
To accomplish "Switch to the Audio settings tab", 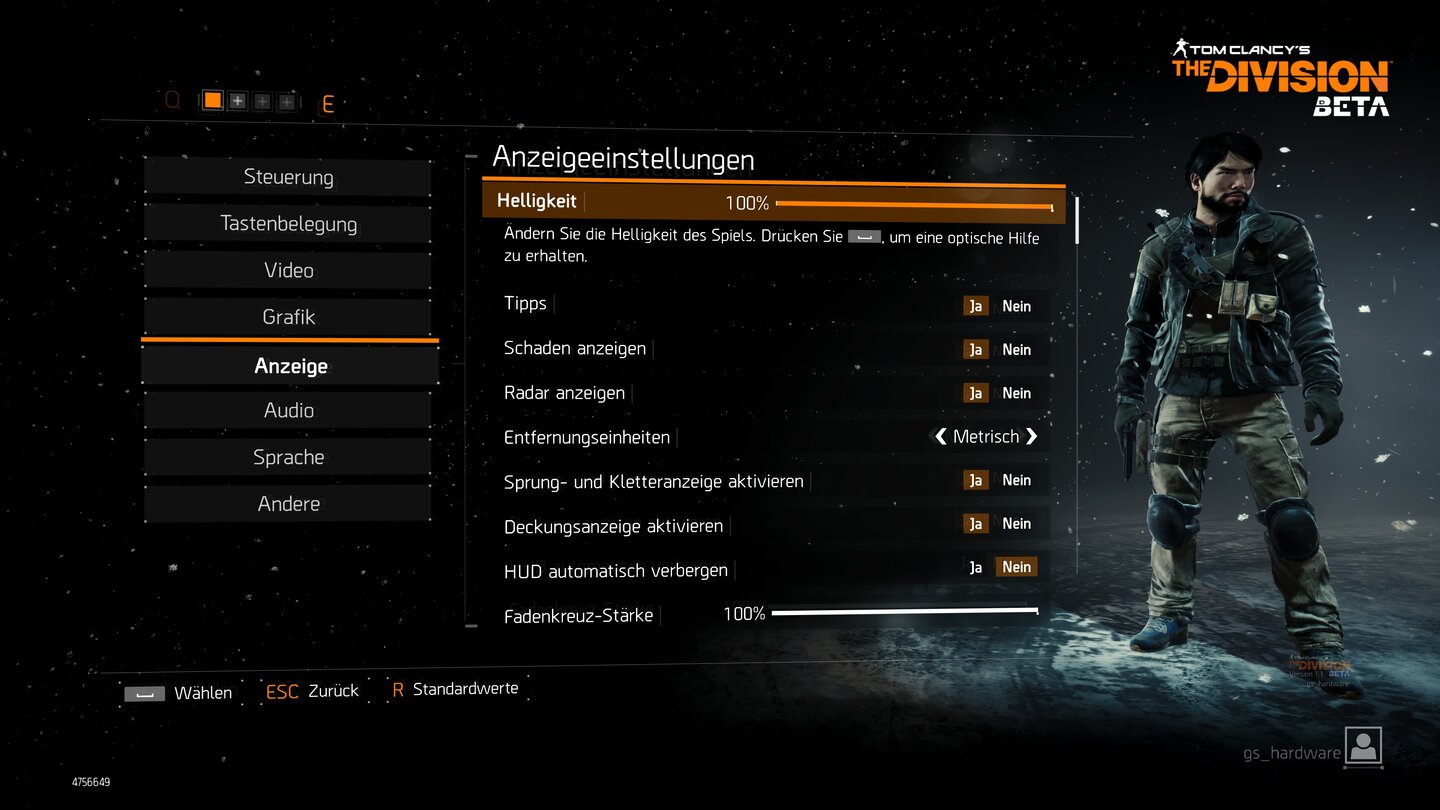I will 288,410.
